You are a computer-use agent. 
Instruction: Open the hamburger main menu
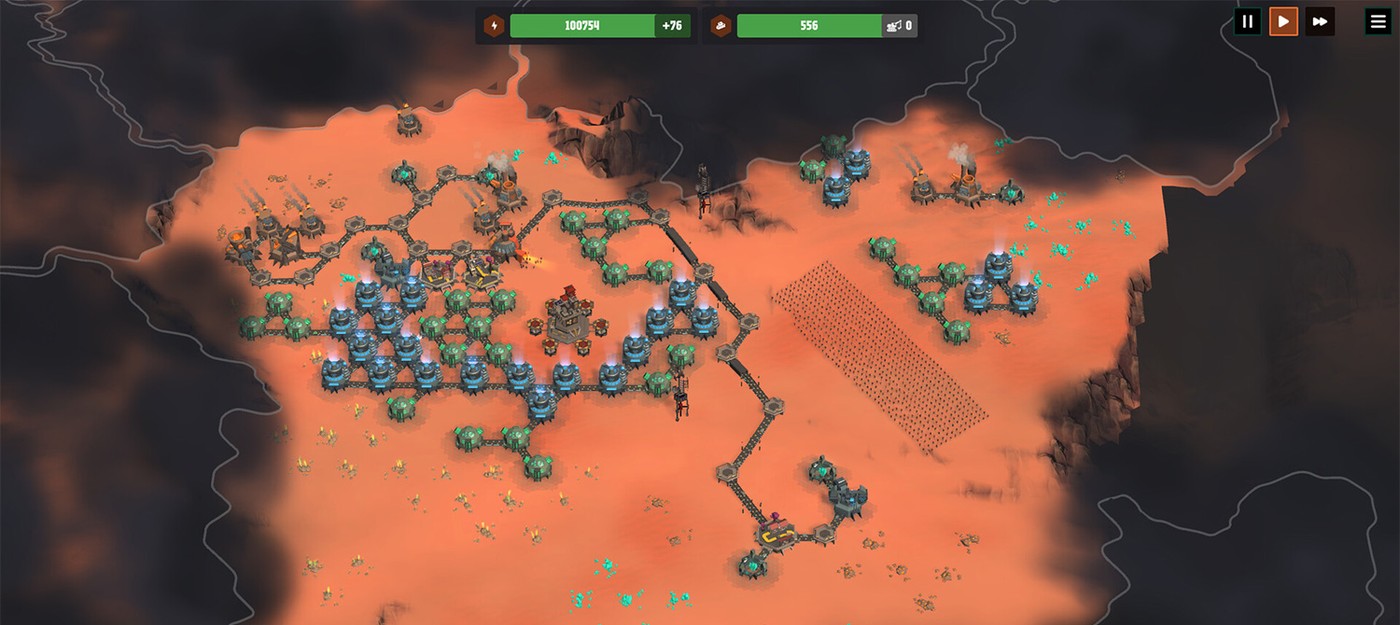click(1378, 21)
